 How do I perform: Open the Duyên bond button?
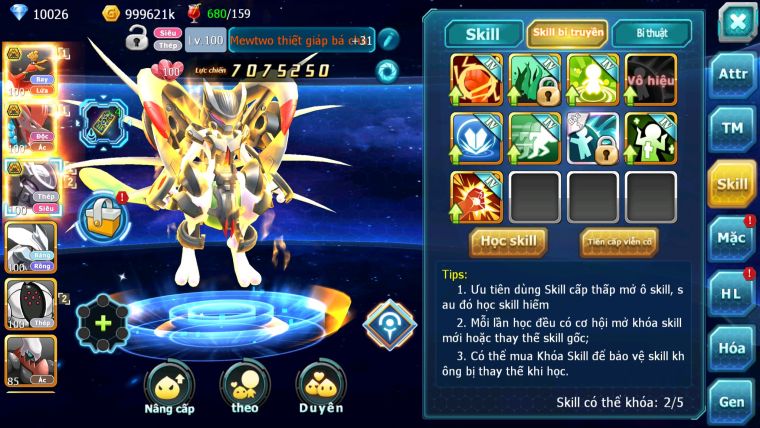(319, 388)
